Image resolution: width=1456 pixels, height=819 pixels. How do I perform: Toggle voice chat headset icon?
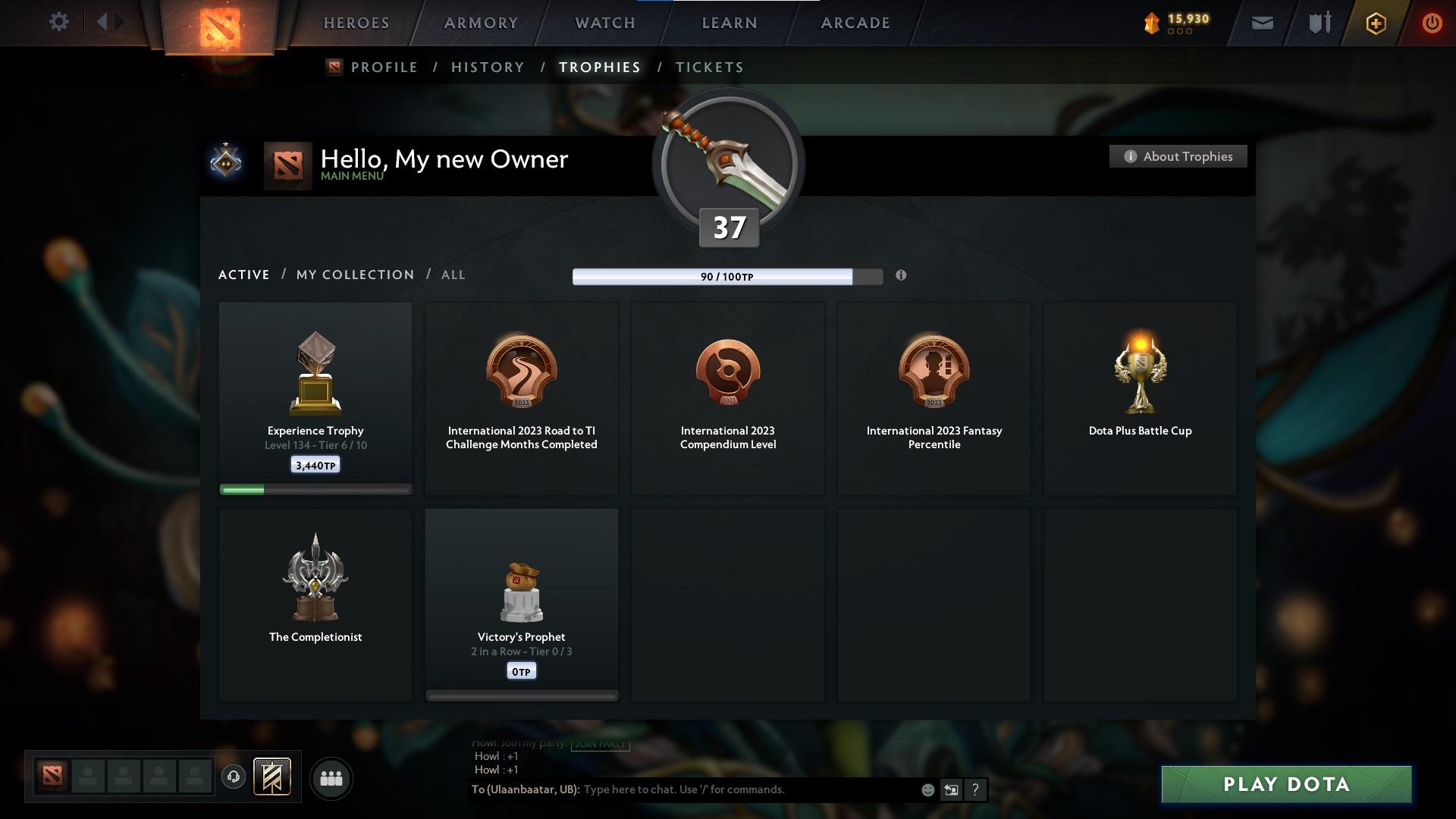click(x=234, y=777)
